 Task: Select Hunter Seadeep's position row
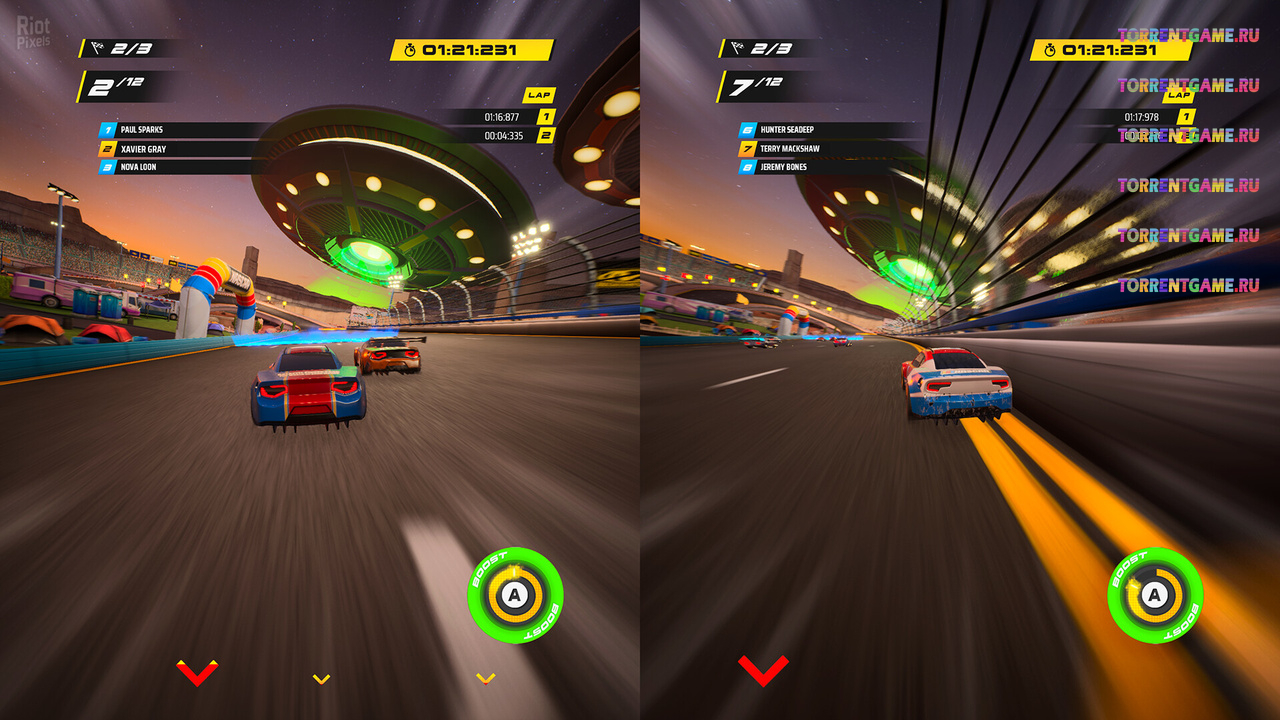point(787,130)
